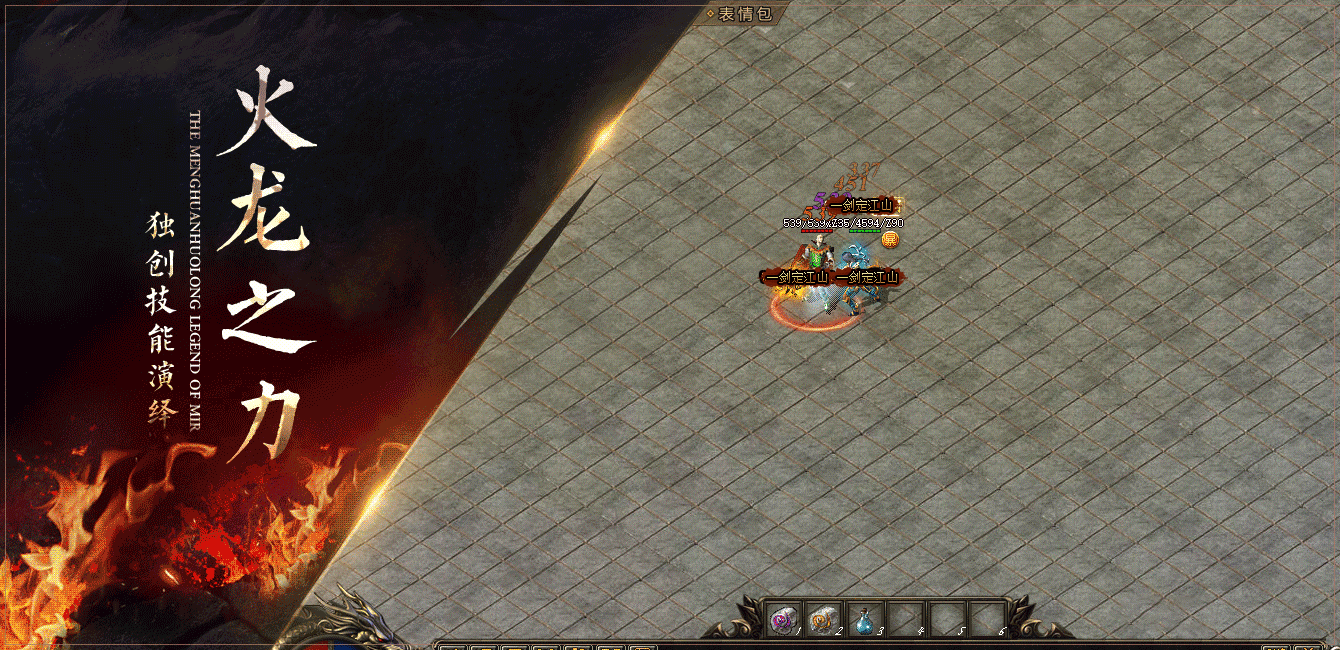Open the 表情包 tab at the top
Viewport: 1340px width, 650px height.
[x=745, y=13]
